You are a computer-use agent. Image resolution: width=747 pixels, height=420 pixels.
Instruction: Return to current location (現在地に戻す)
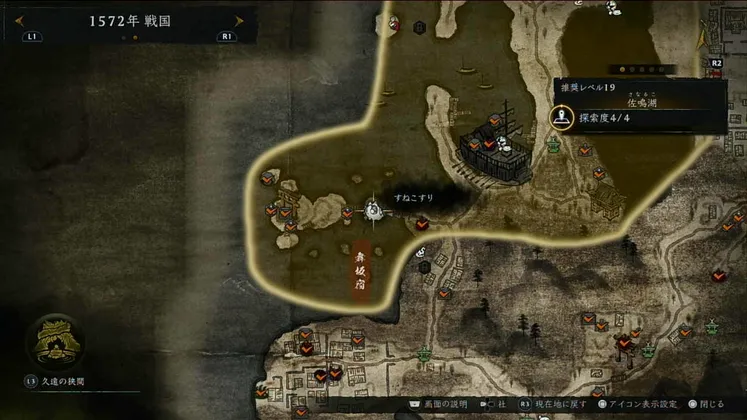coord(560,404)
